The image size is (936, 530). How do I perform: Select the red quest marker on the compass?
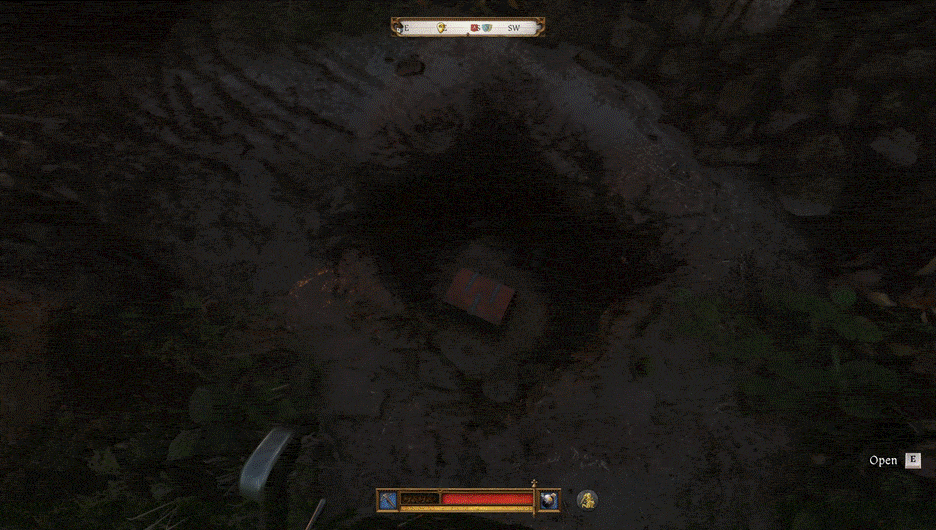coord(475,28)
